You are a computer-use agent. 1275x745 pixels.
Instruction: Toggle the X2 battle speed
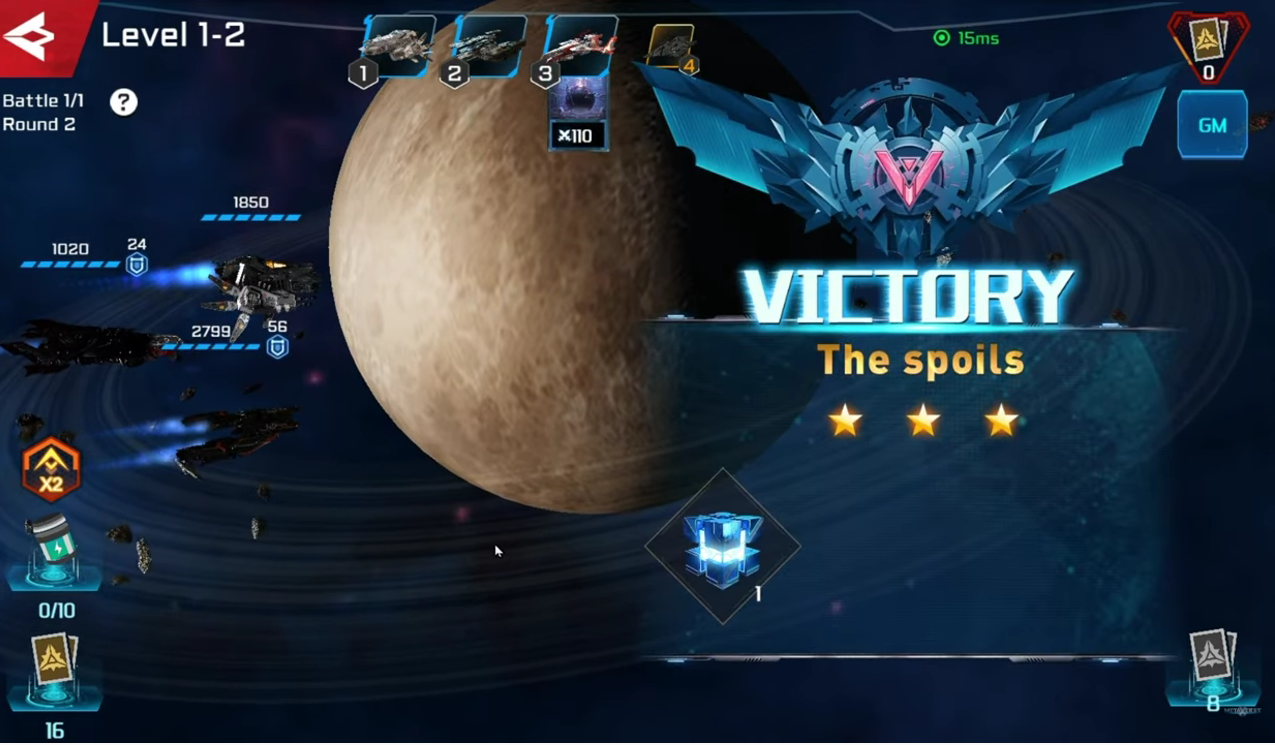point(51,470)
